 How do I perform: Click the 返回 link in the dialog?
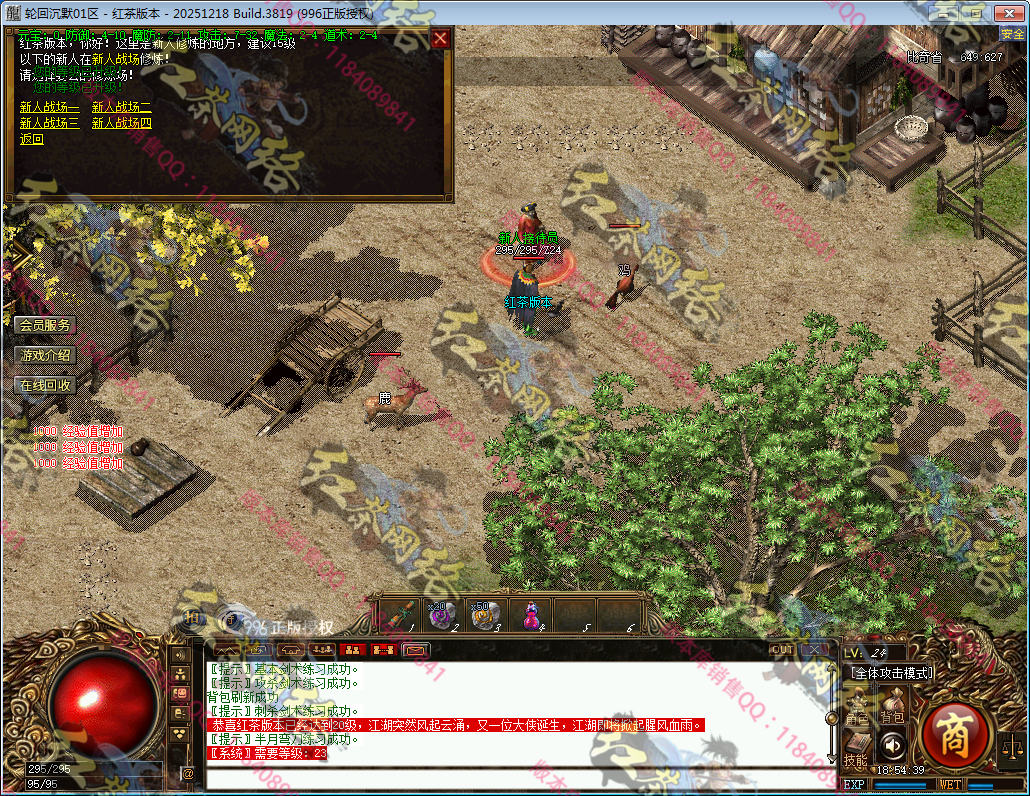[x=32, y=139]
